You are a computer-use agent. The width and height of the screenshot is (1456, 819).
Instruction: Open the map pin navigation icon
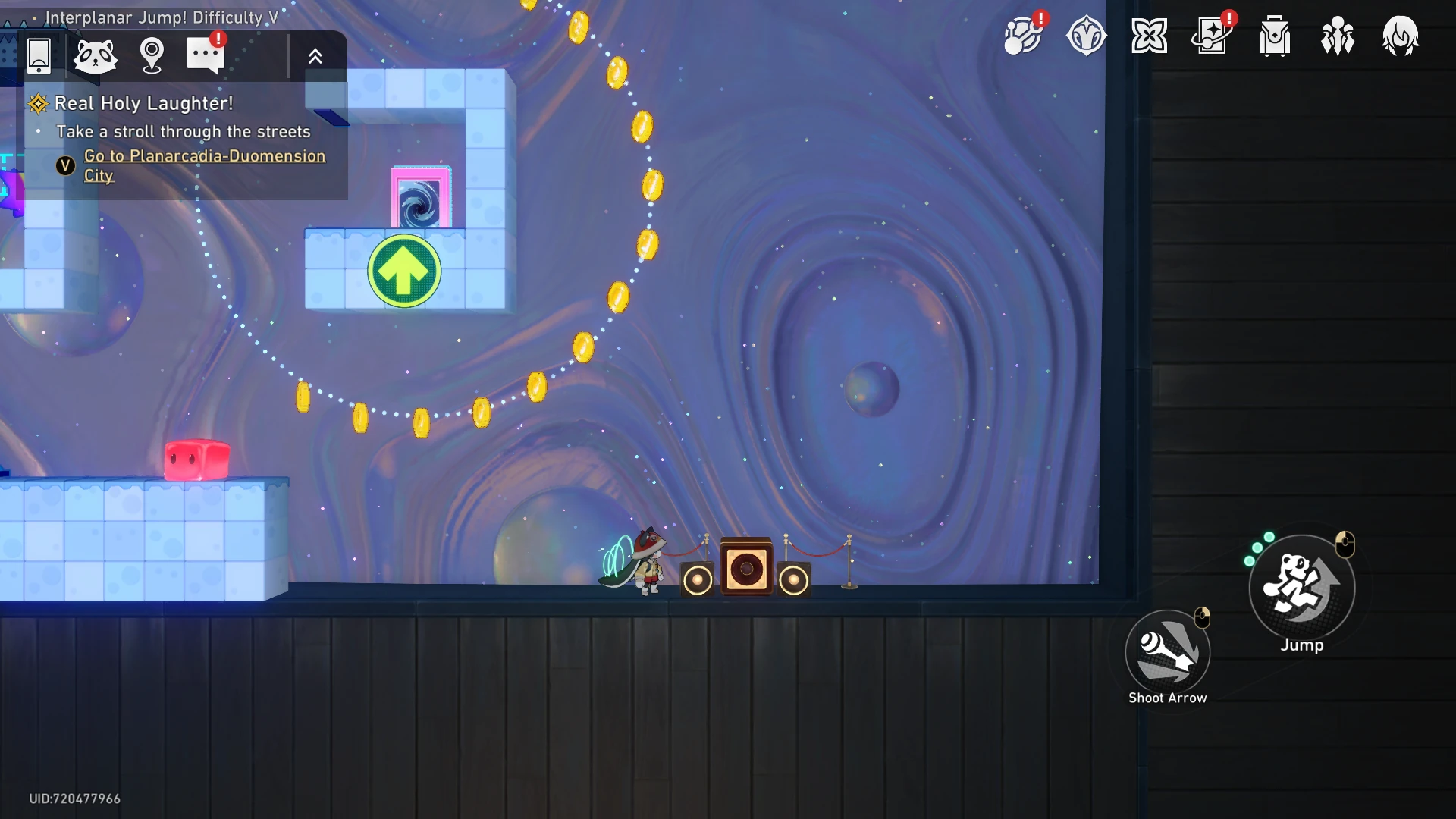click(x=152, y=55)
